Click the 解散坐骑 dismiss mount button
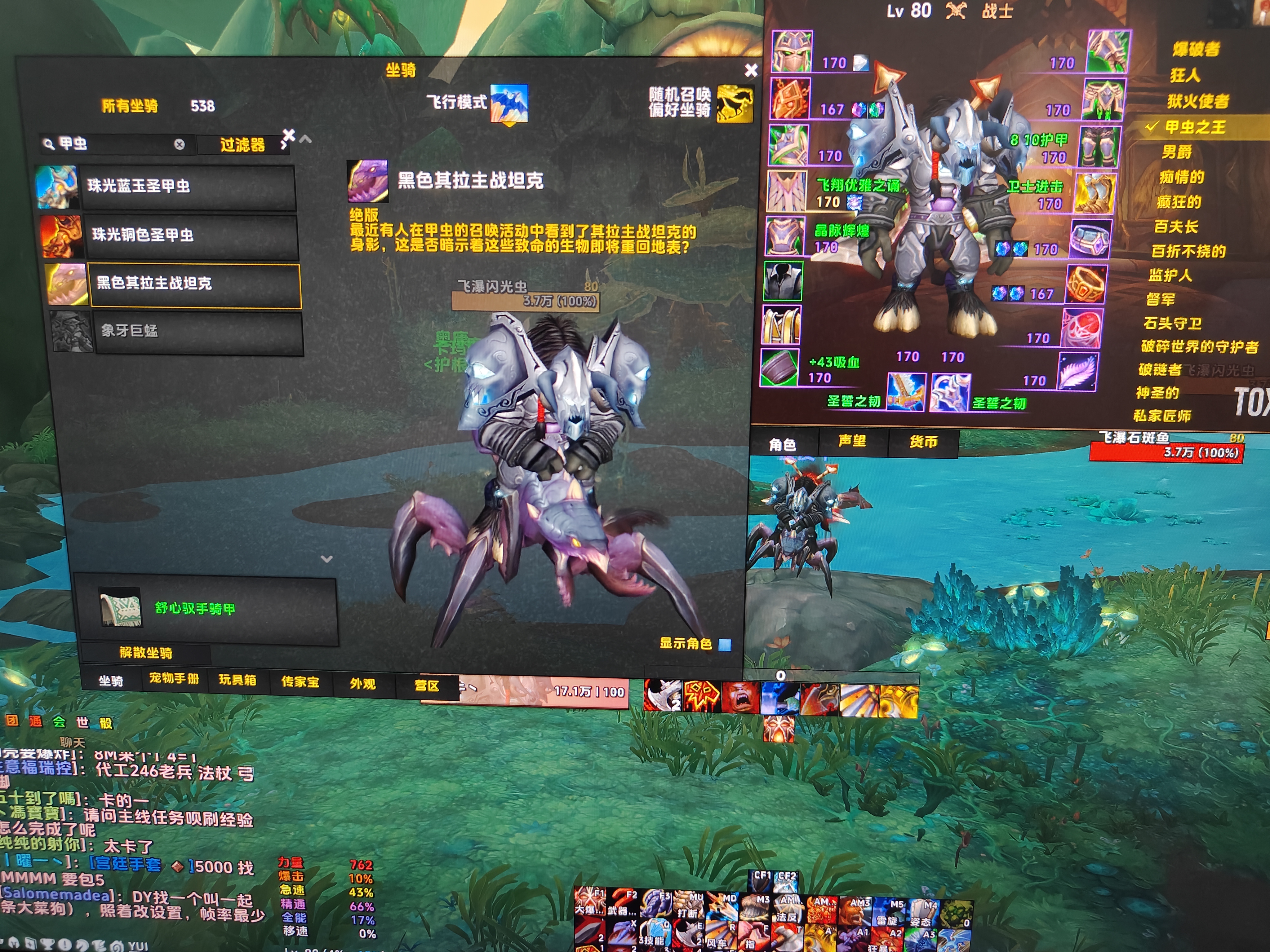The height and width of the screenshot is (952, 1270). coord(146,652)
